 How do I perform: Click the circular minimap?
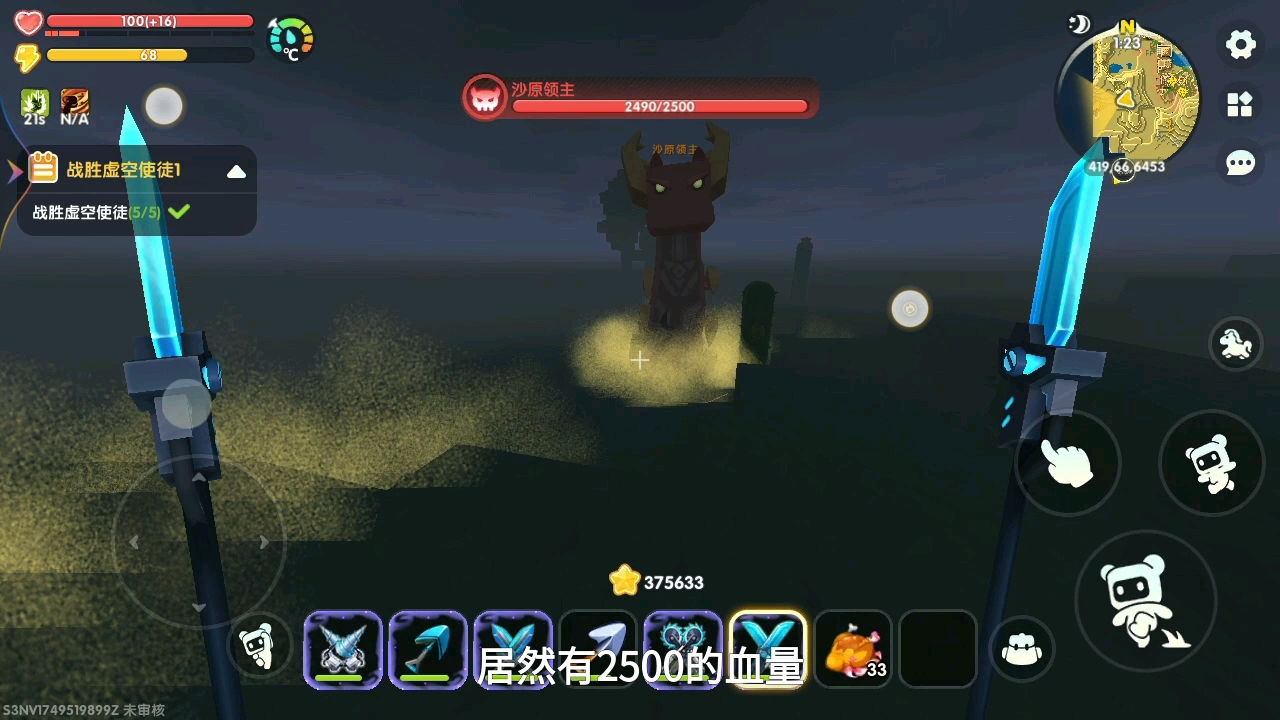tap(1128, 97)
